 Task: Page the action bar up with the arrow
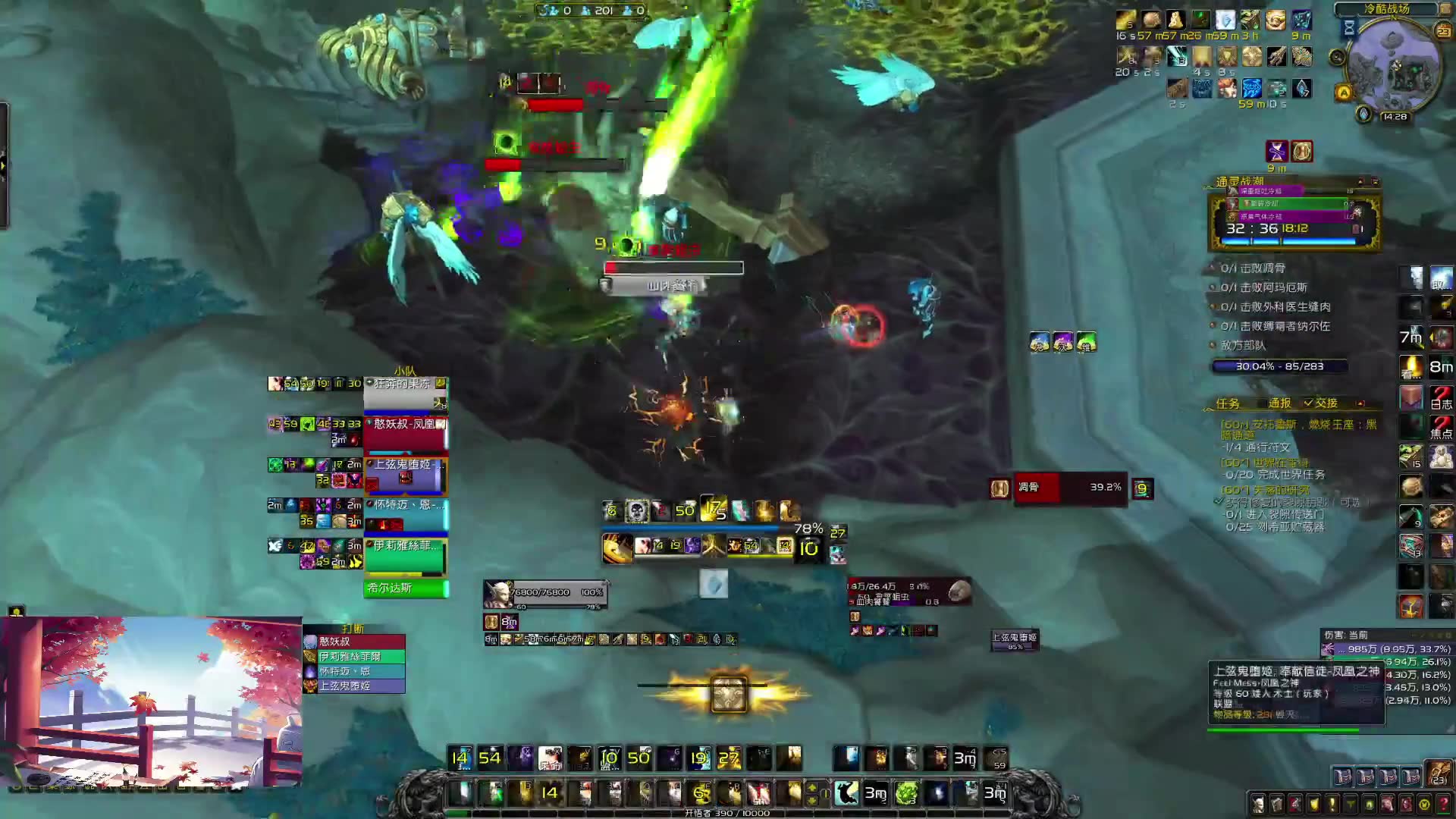tap(812, 787)
